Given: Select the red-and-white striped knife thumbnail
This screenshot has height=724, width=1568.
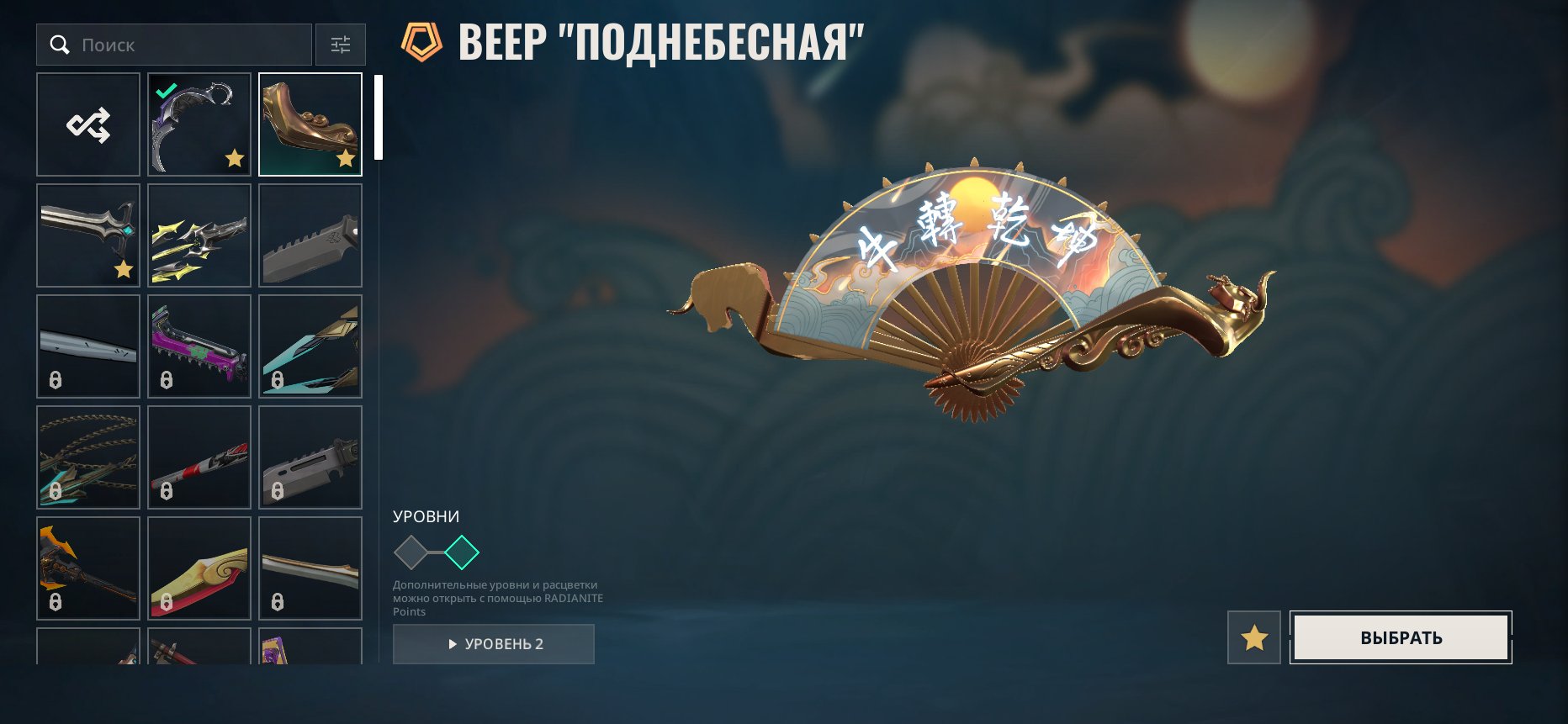Looking at the screenshot, I should (x=199, y=457).
